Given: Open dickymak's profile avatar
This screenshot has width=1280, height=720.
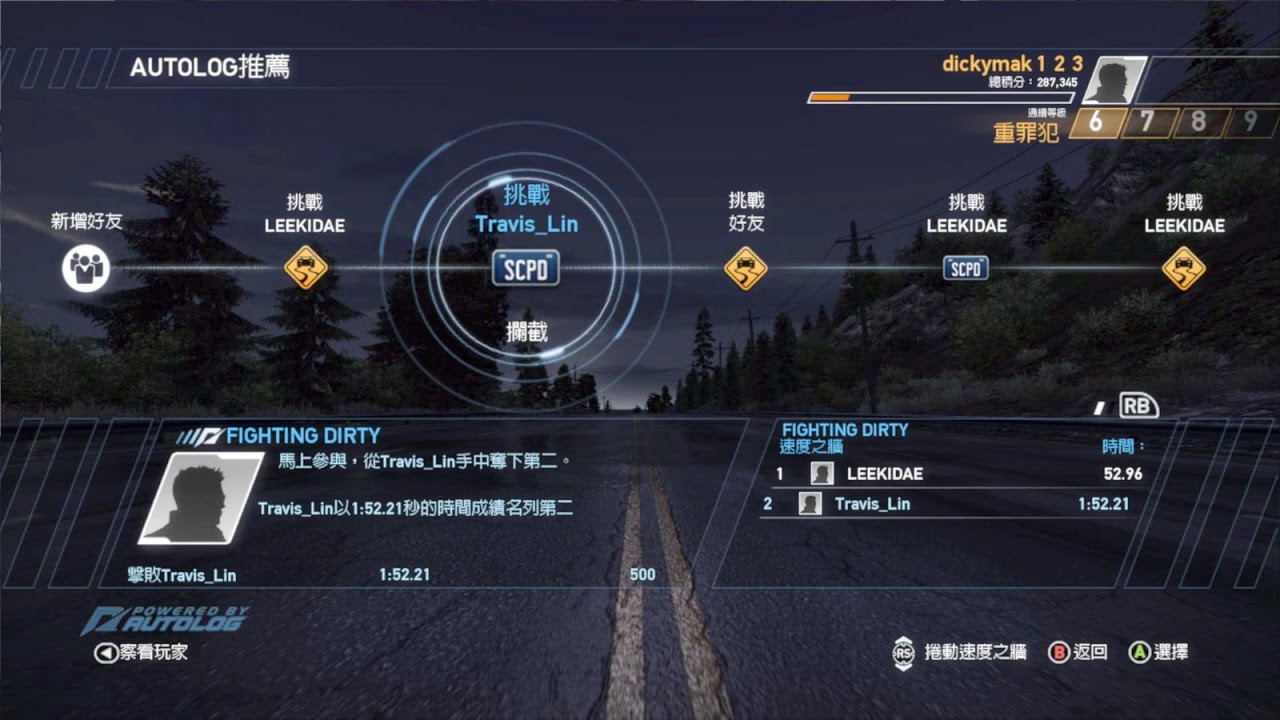Looking at the screenshot, I should (1113, 80).
